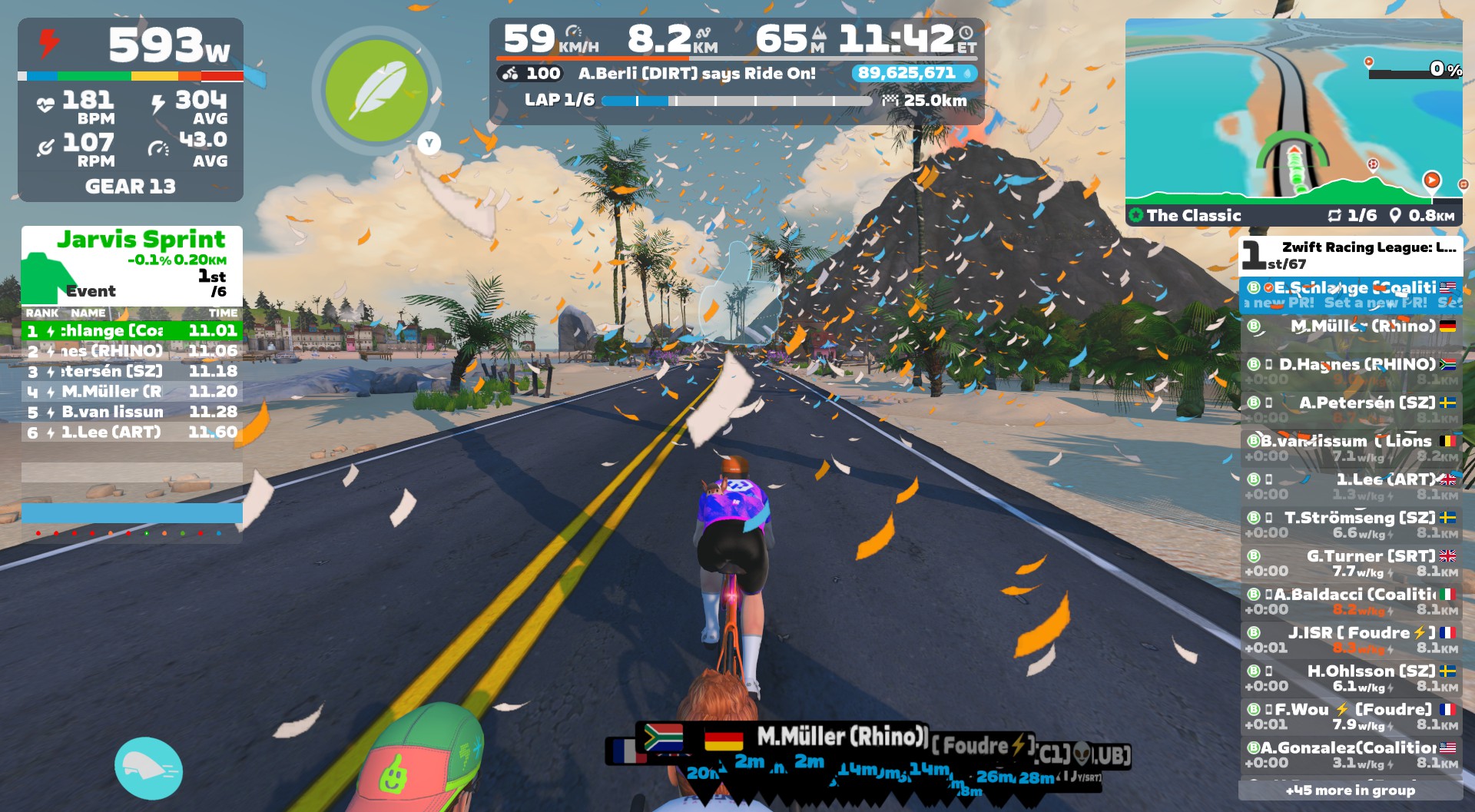Viewport: 1475px width, 812px height.
Task: Expand the +45 more in group row
Action: 1350,790
